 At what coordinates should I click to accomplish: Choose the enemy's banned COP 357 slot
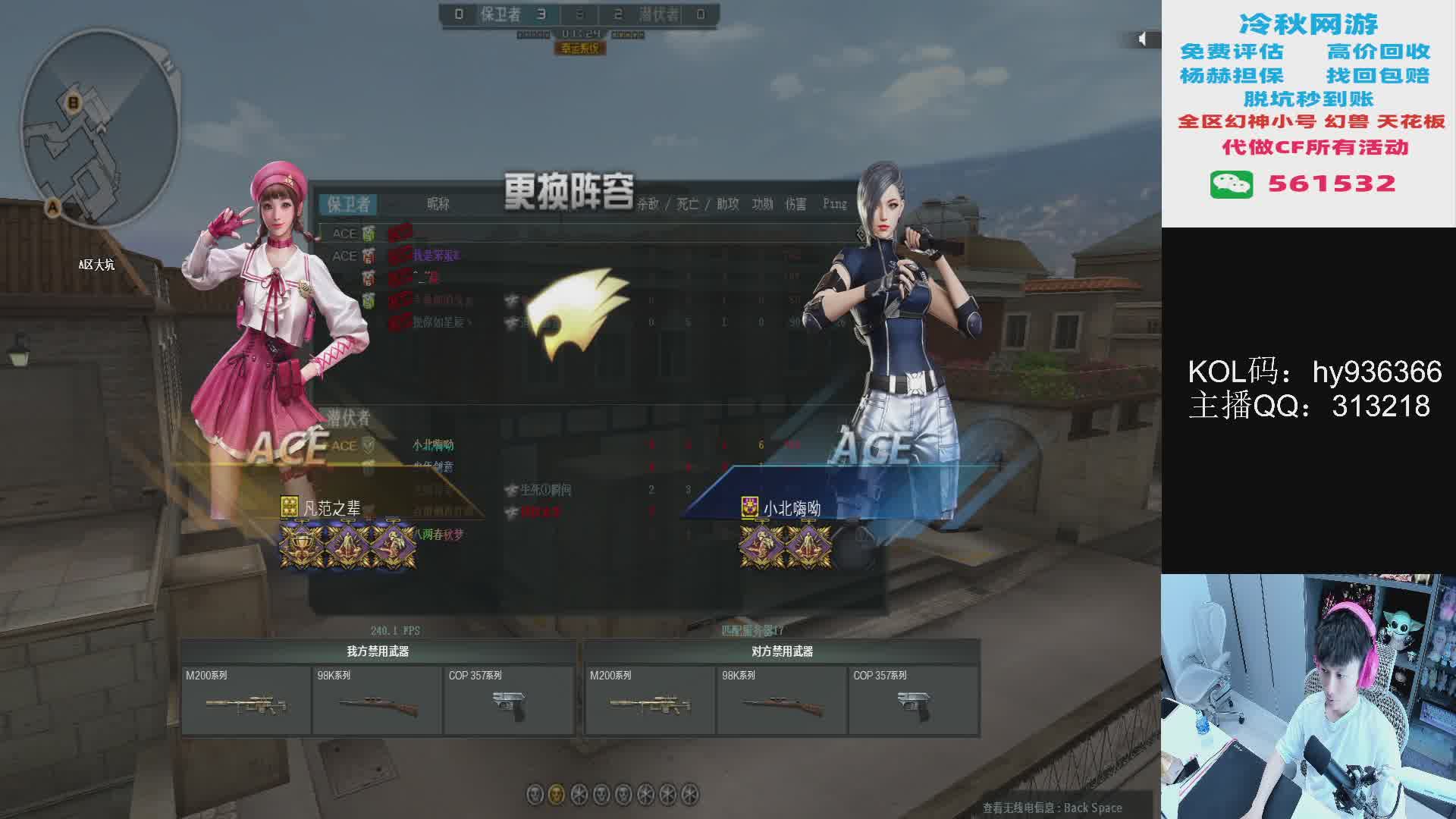coord(913,701)
